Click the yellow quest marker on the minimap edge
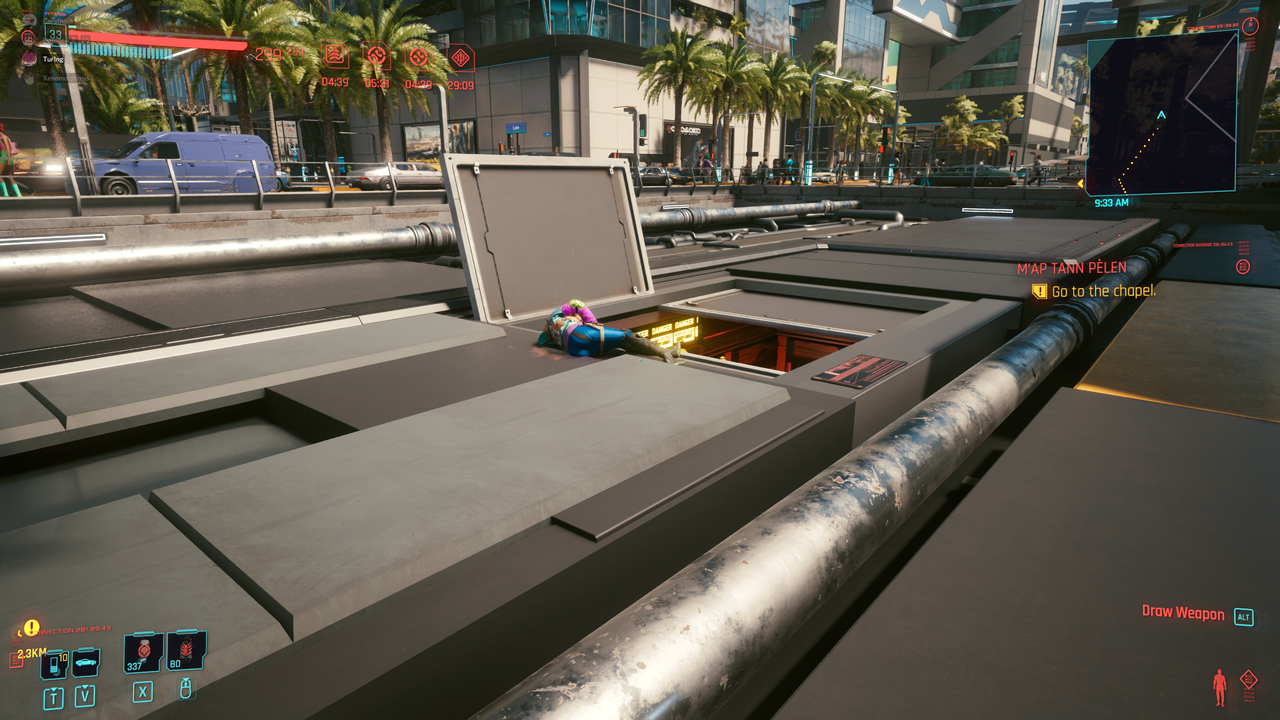 click(1082, 183)
